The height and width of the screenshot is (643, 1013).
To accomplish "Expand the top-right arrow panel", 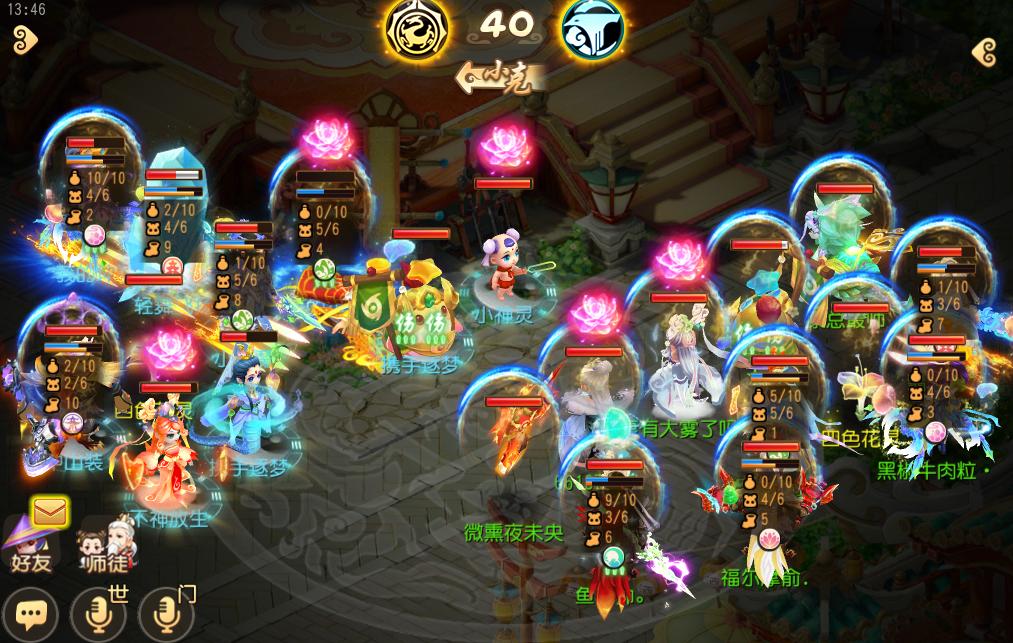I will pyautogui.click(x=984, y=52).
